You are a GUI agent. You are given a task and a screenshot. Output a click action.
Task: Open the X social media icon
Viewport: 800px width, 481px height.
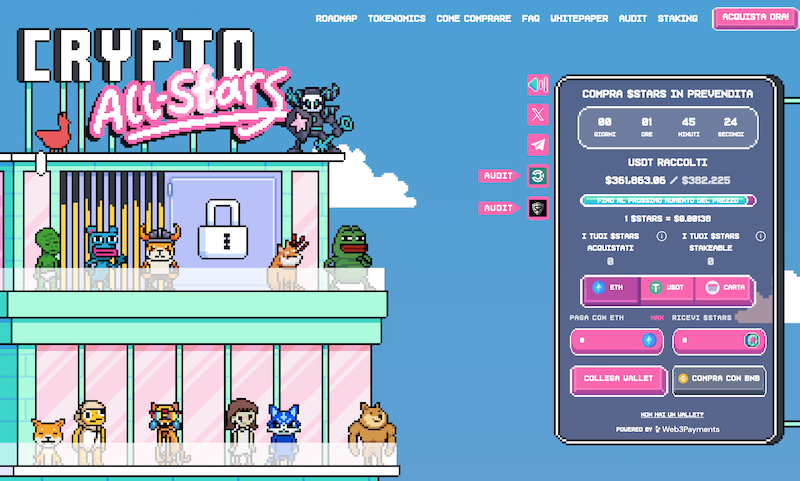point(538,115)
